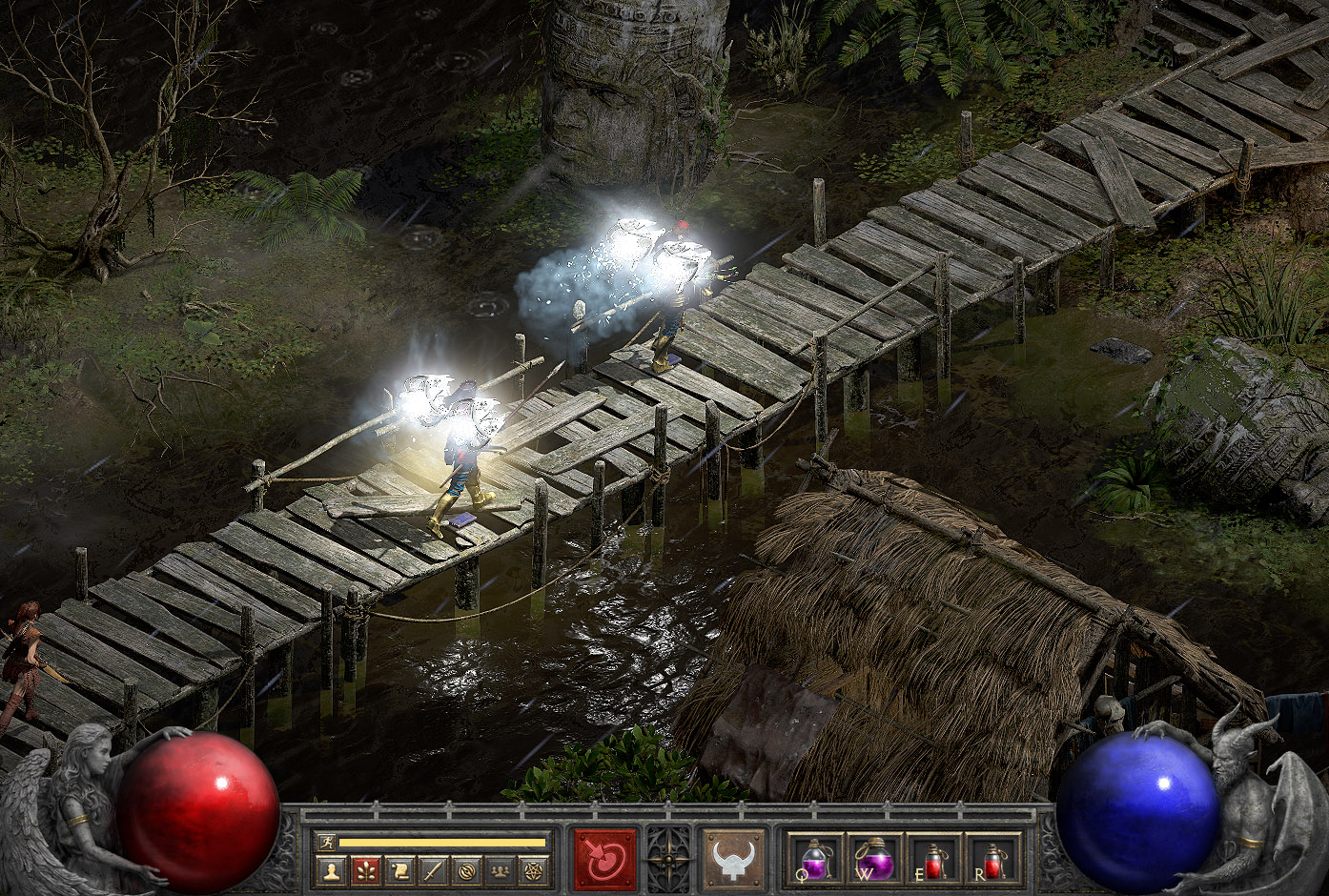Open the pentagram game menu button
The height and width of the screenshot is (896, 1329).
point(532,870)
